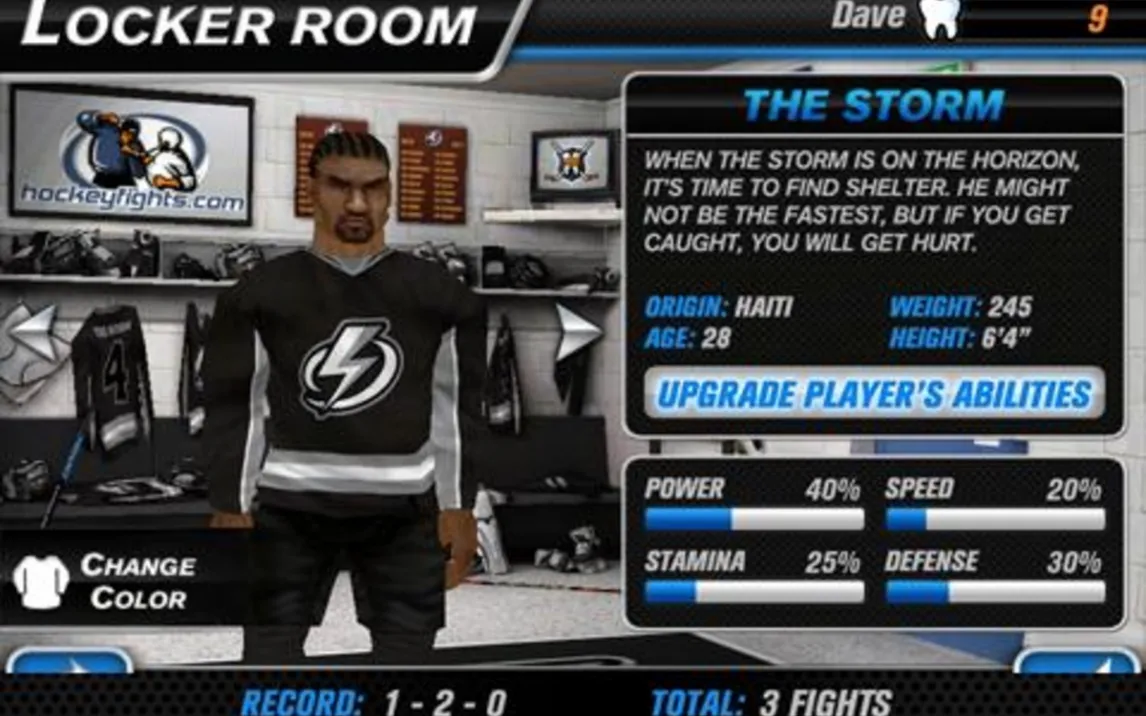Tap the tooth currency icon beside Dave
Image resolution: width=1146 pixels, height=716 pixels.
939,18
